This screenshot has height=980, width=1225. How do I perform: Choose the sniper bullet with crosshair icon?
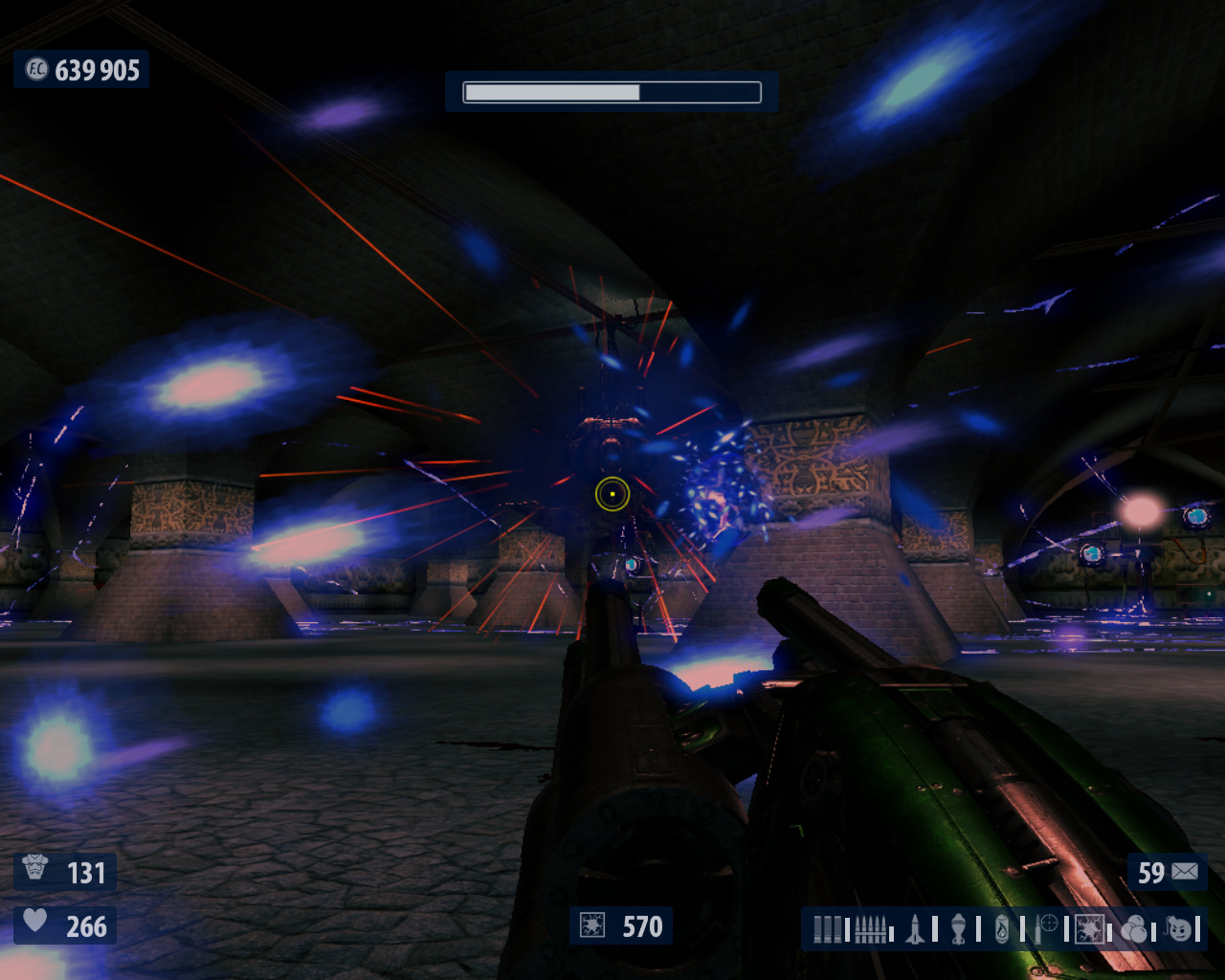pos(1045,928)
